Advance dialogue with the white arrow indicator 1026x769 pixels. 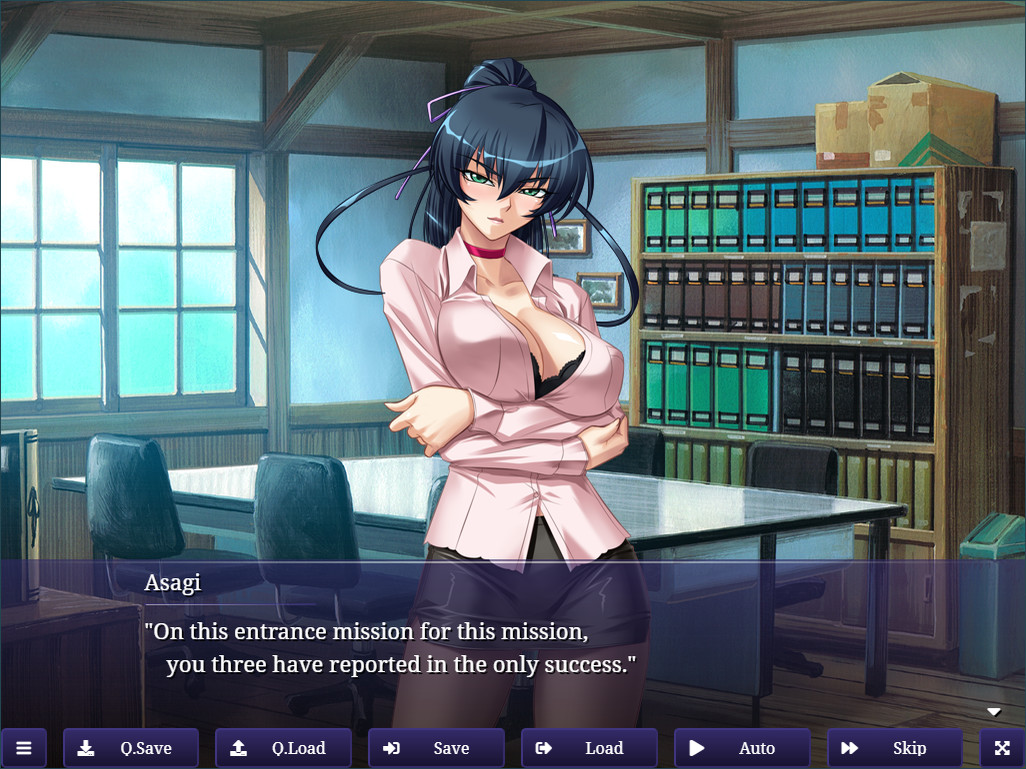(x=994, y=712)
